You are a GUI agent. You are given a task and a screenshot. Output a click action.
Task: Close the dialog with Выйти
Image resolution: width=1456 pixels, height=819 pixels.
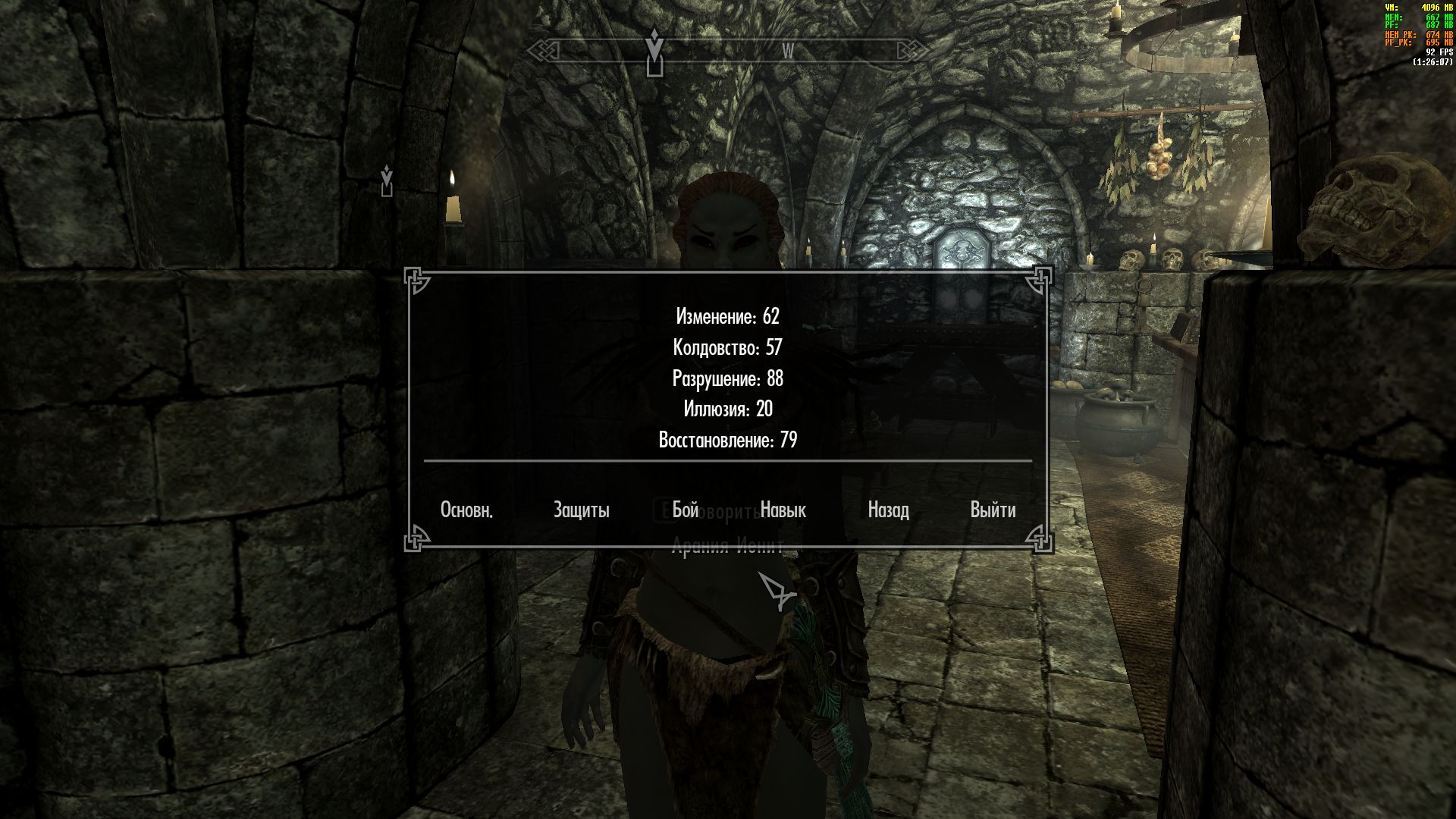[x=993, y=510]
